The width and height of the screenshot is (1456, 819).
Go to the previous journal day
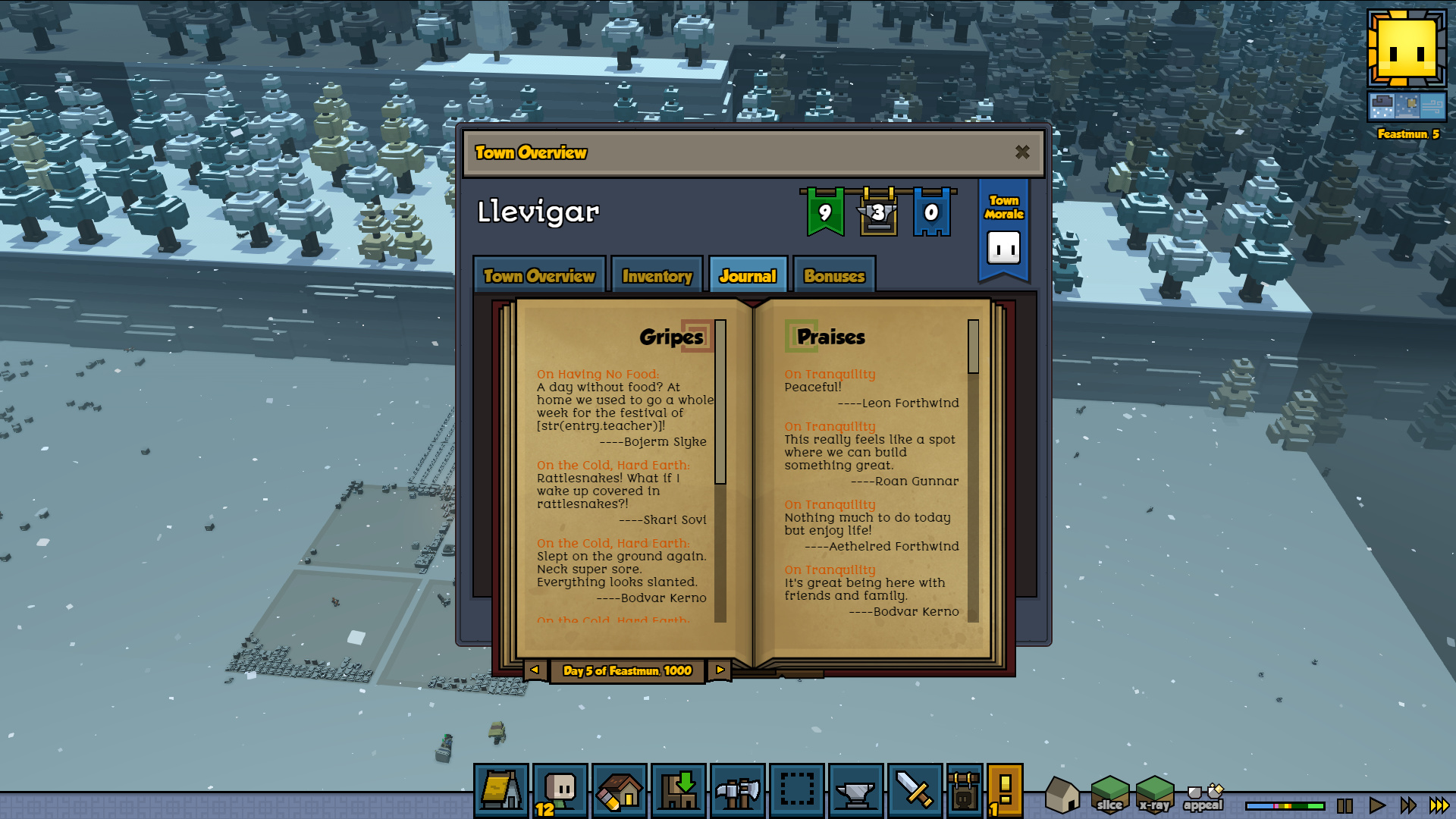535,670
